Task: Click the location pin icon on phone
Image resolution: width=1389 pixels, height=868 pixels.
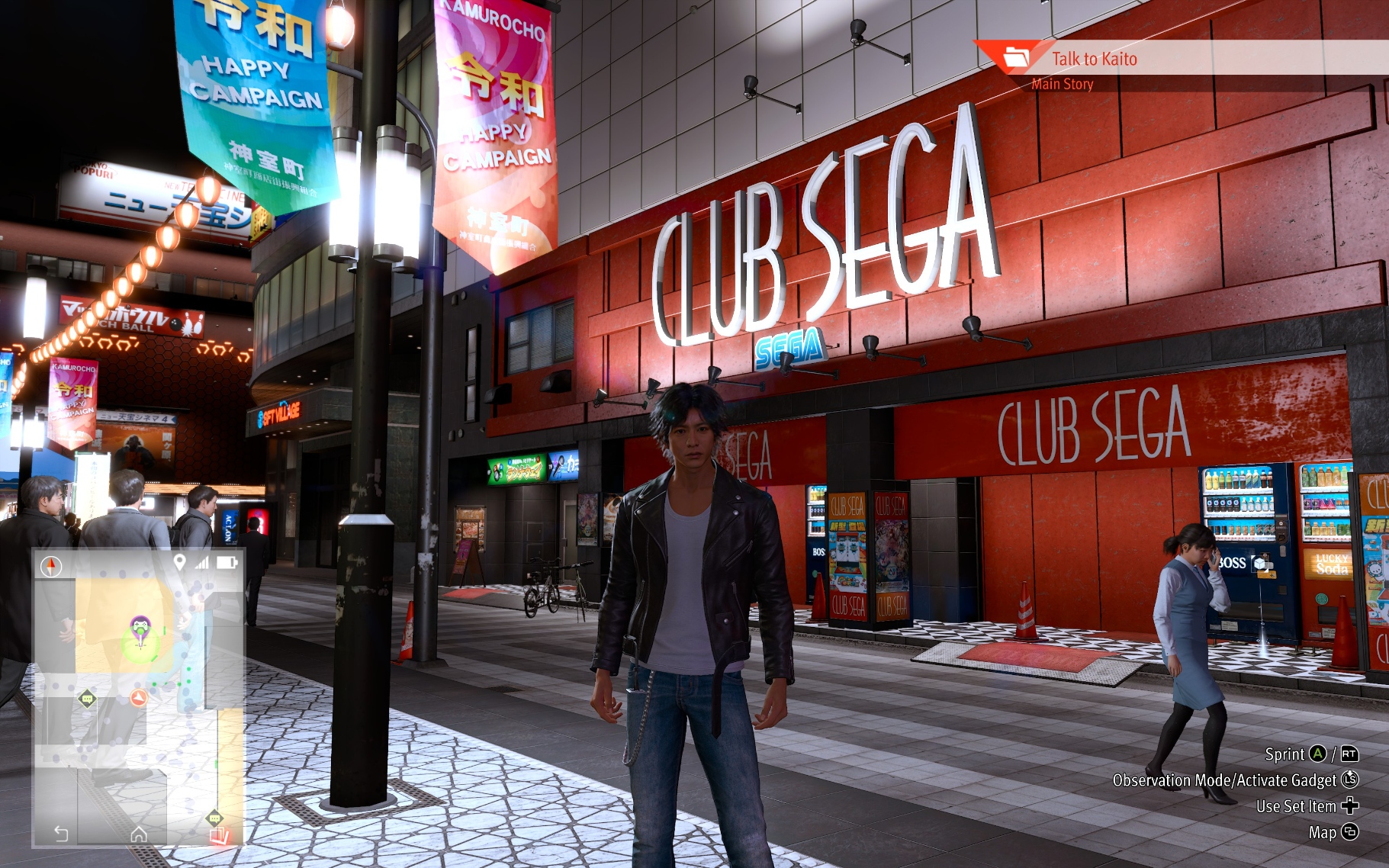Action: point(179,562)
